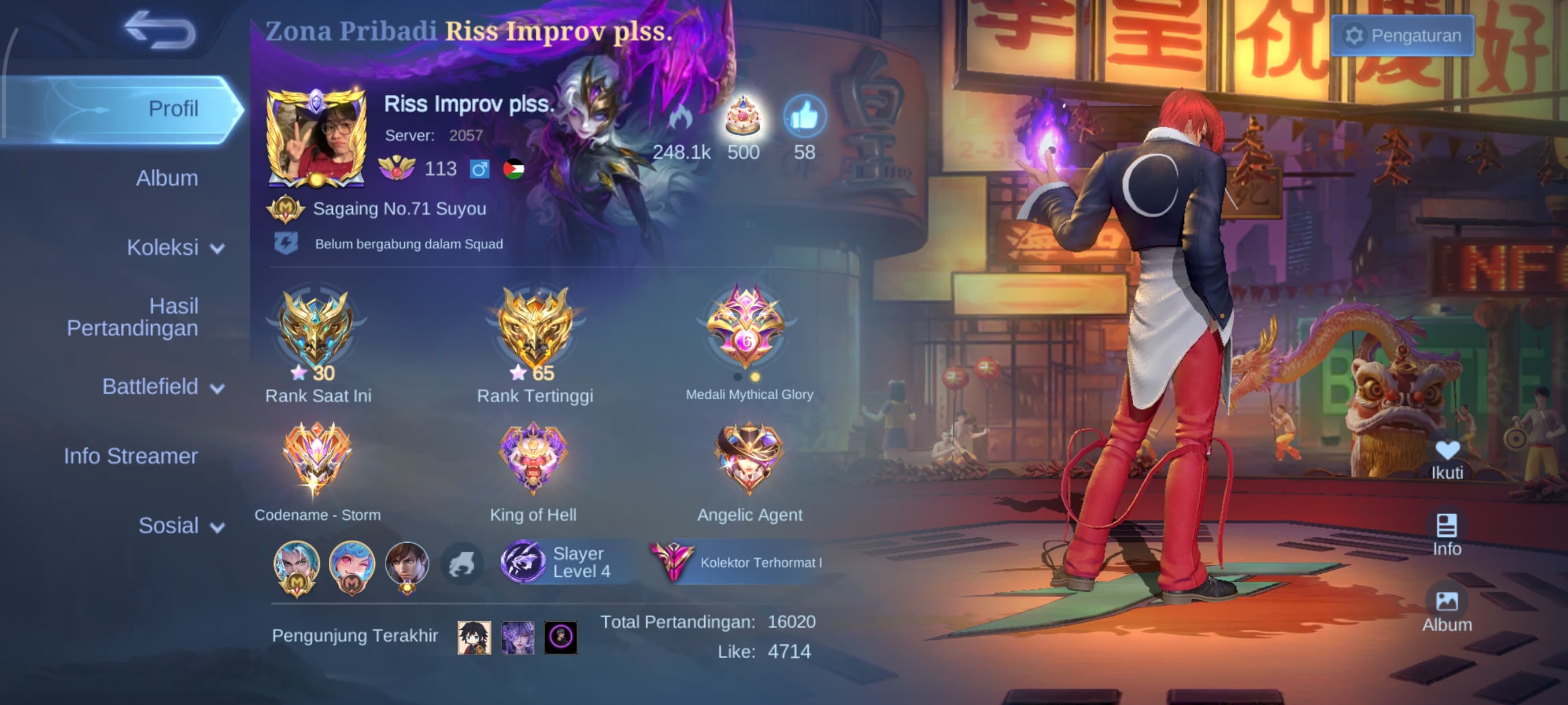Screen dimensions: 1568x705
Task: Expand the Sosial menu
Action: [180, 525]
